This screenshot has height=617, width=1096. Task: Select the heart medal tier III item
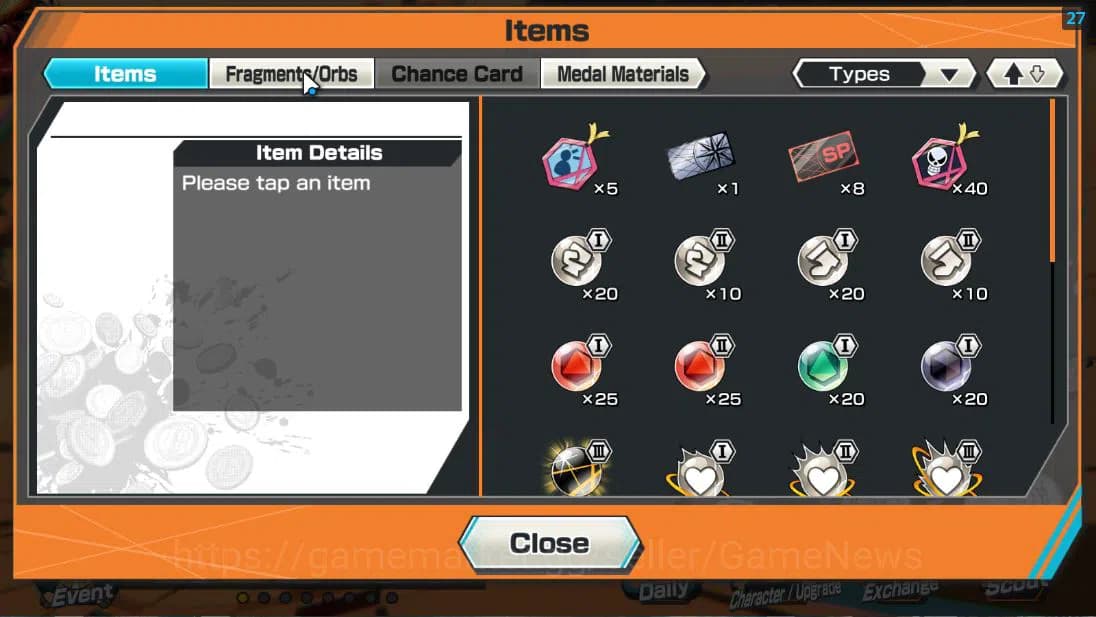[945, 474]
